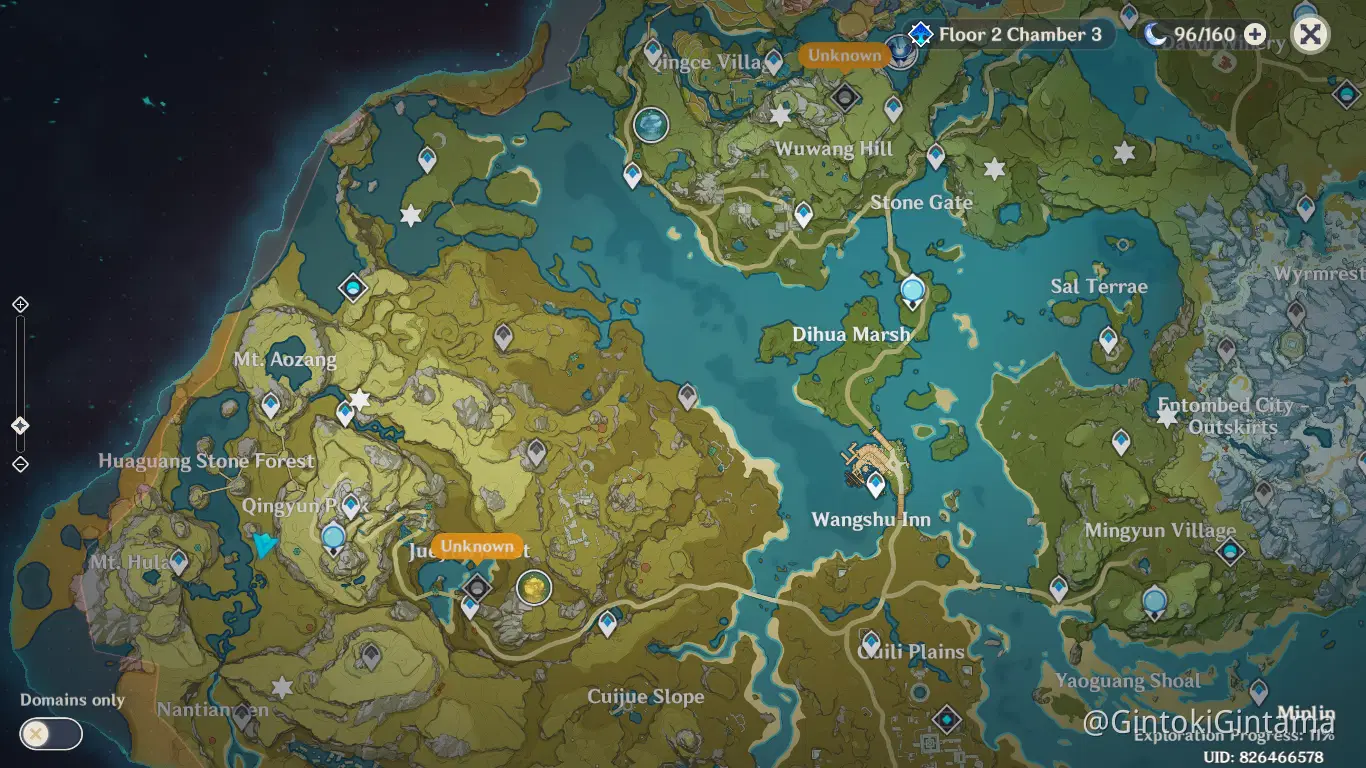Open the Unknown pin near Jueyun Karst

click(477, 547)
